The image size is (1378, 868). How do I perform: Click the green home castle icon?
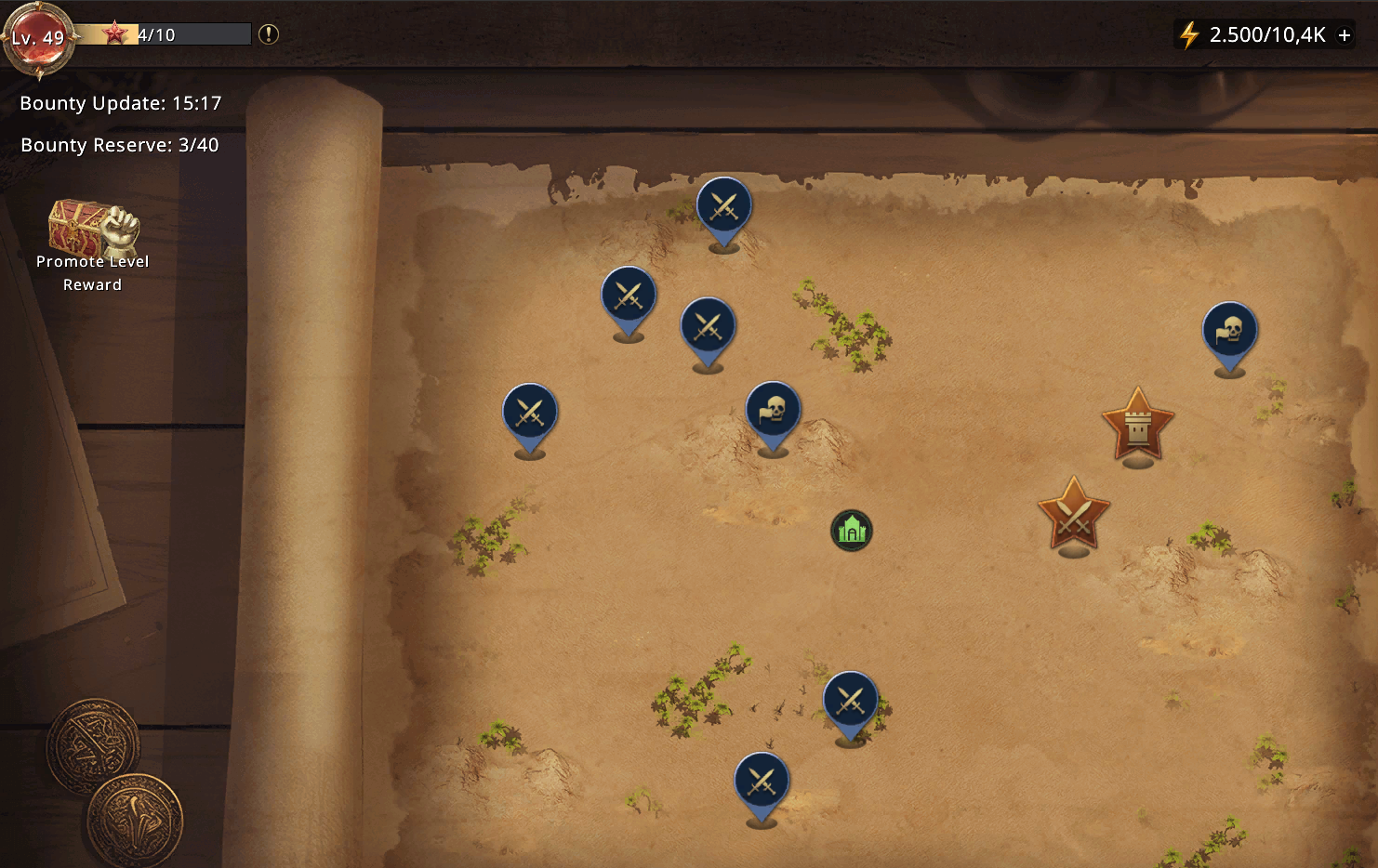(x=852, y=531)
